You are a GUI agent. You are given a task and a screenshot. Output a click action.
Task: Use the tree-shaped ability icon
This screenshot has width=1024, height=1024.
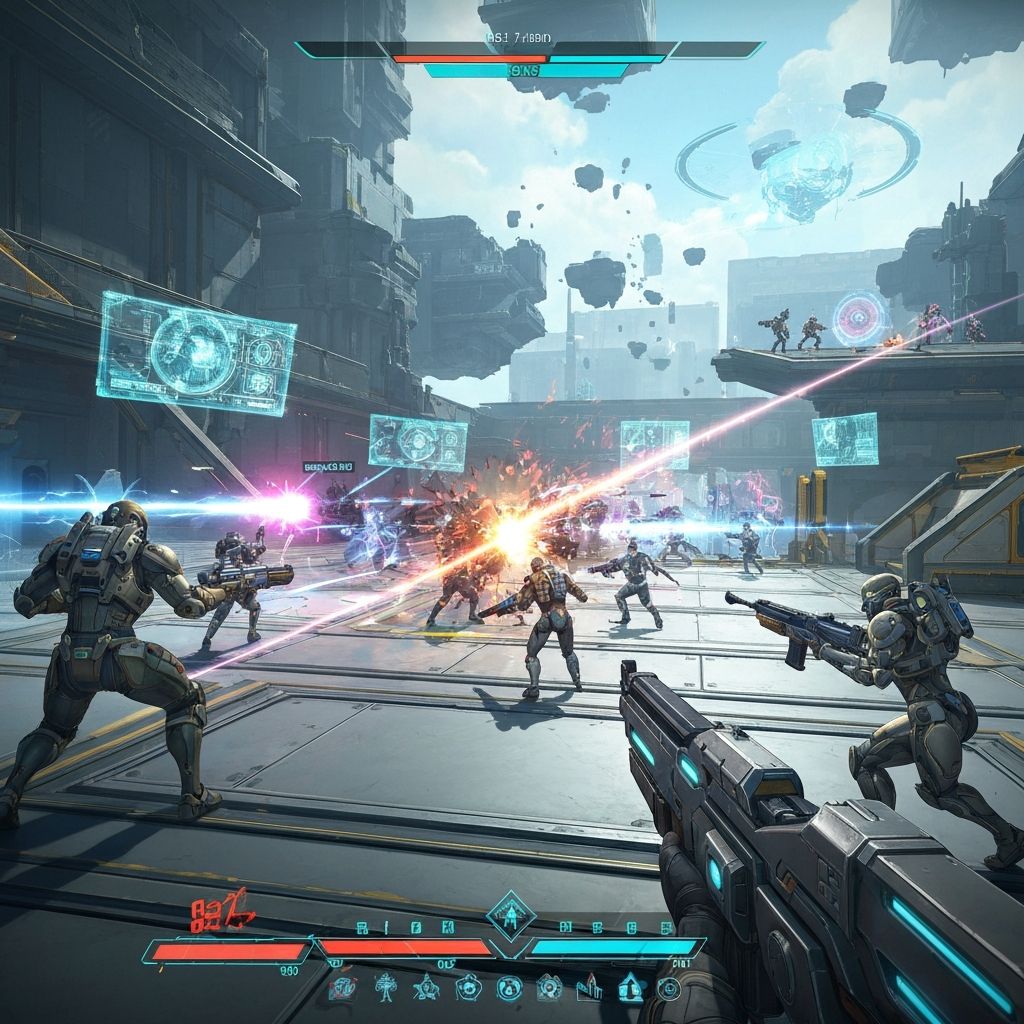385,988
